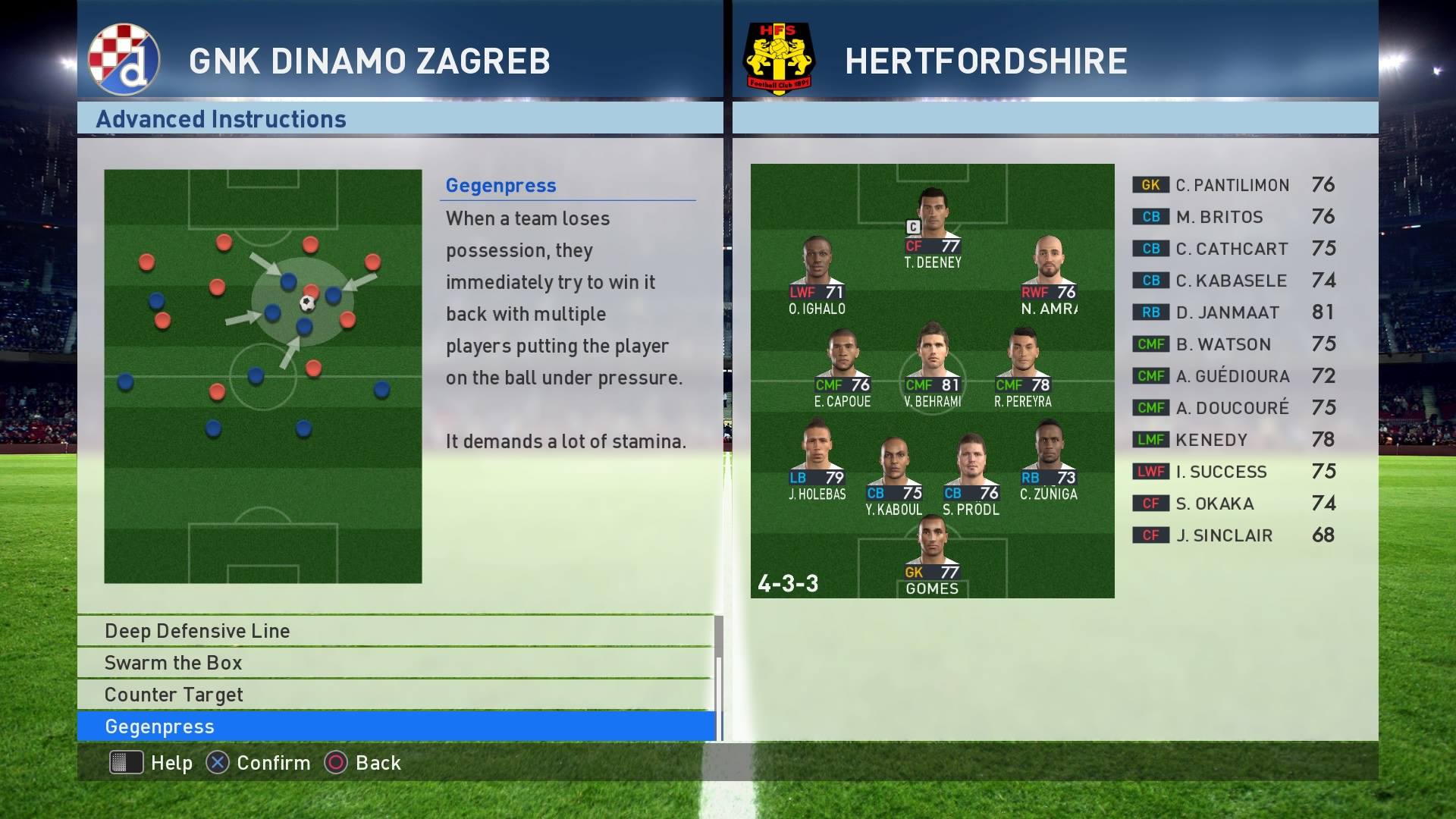Select substitute S. Okaka row
The width and height of the screenshot is (1456, 819).
[1233, 504]
